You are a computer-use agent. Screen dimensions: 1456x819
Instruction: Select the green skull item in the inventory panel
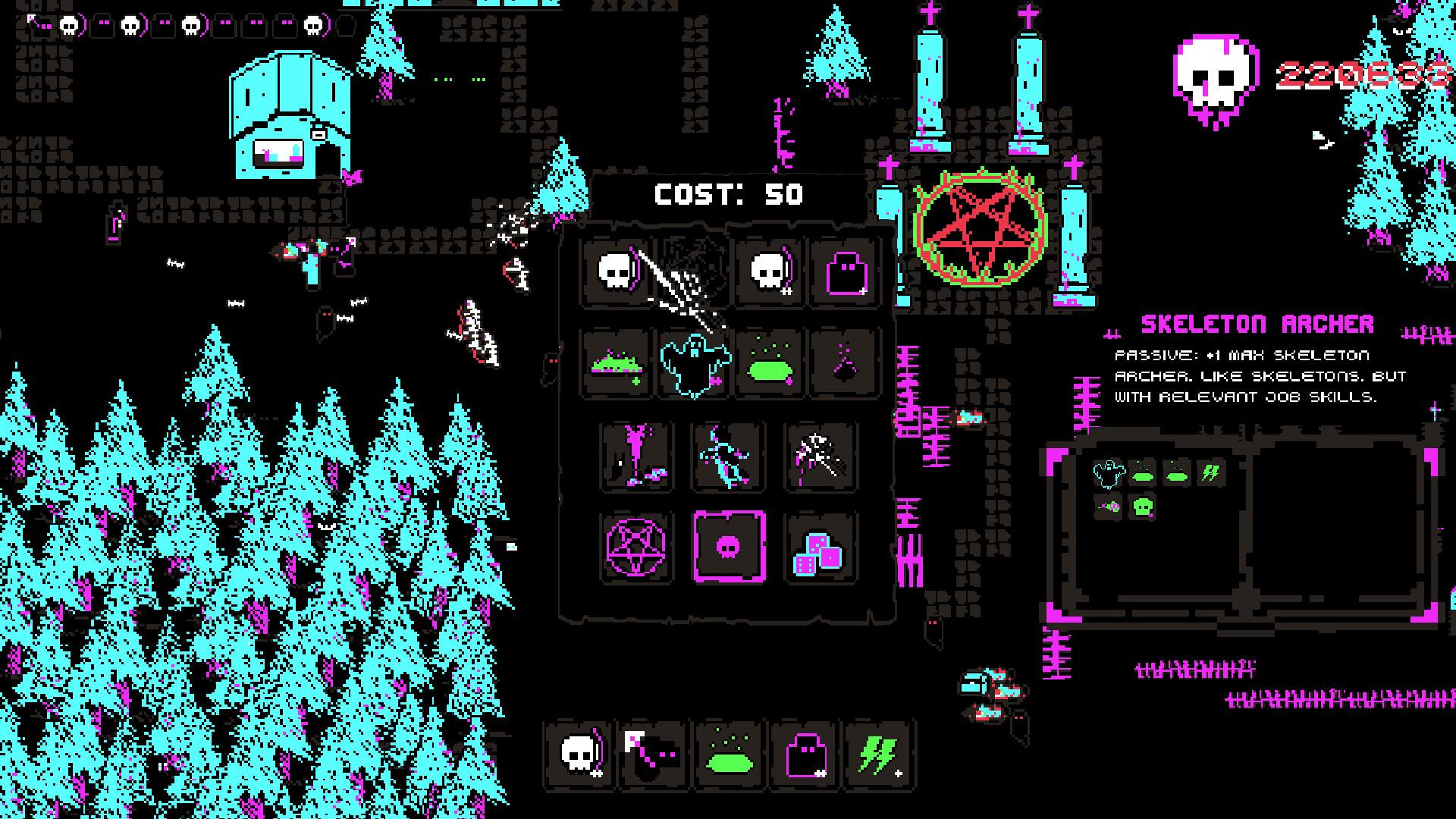(1144, 507)
